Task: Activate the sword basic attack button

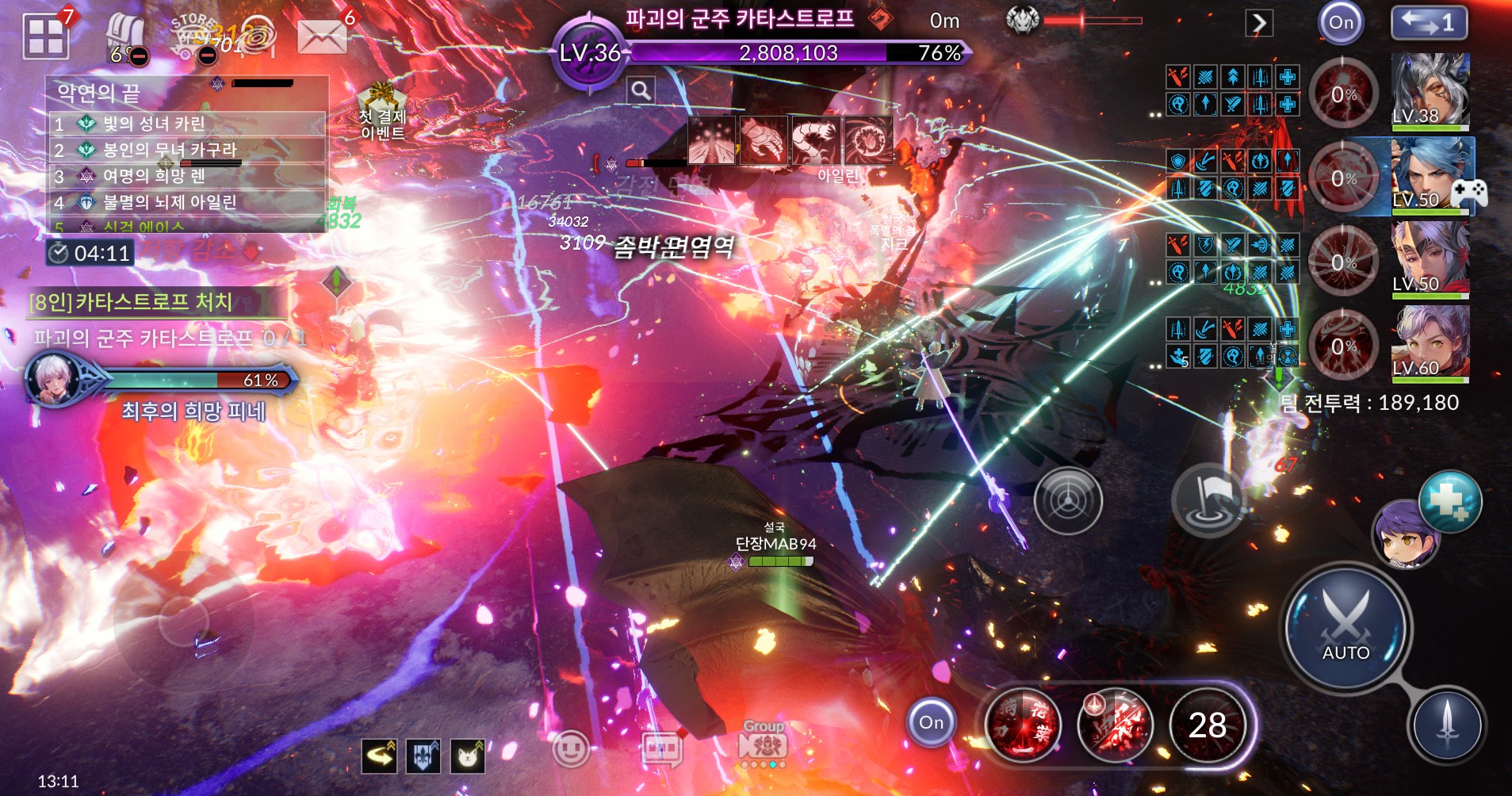Action: (x=1447, y=725)
